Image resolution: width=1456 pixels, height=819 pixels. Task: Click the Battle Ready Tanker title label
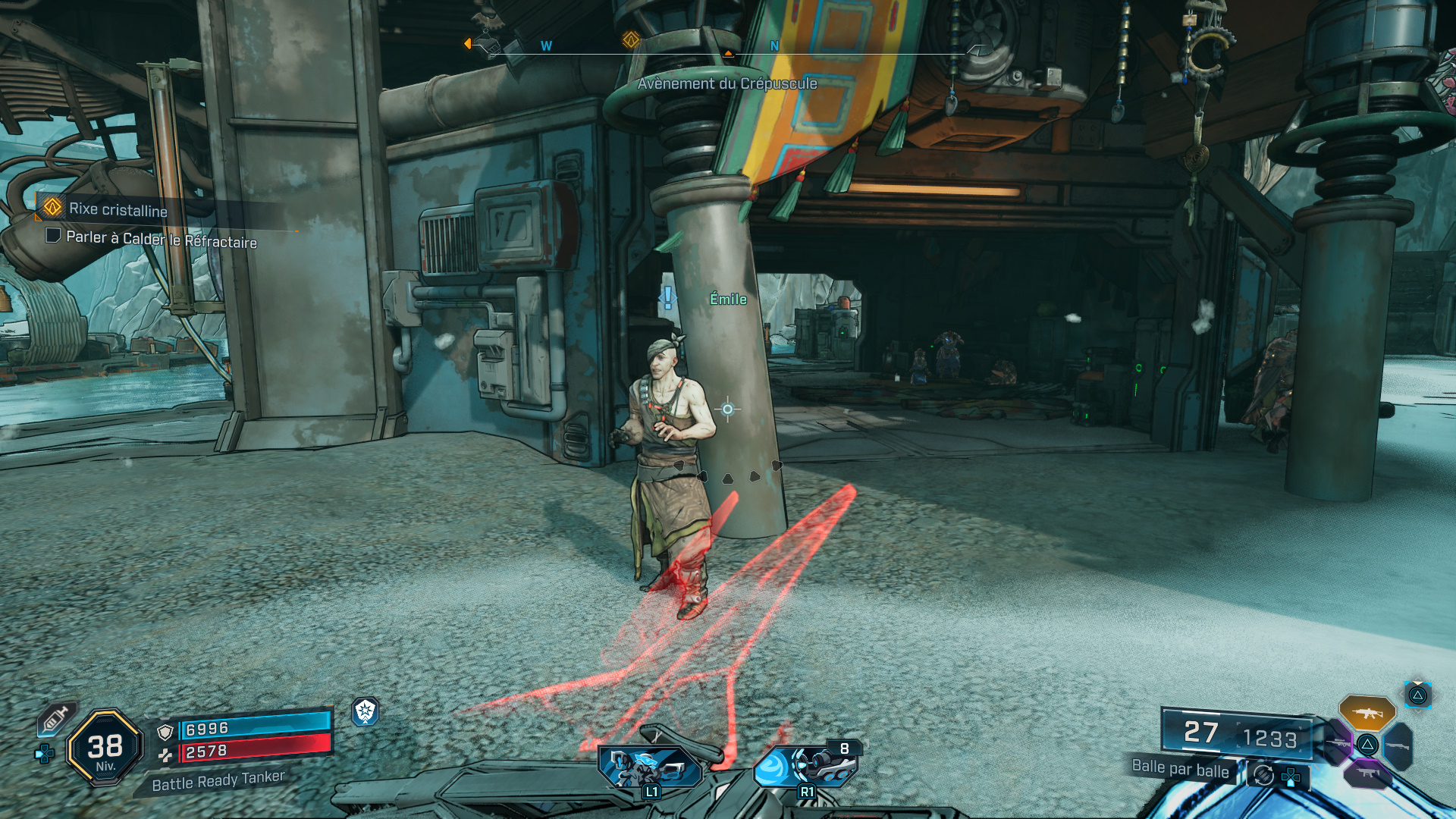tap(218, 780)
